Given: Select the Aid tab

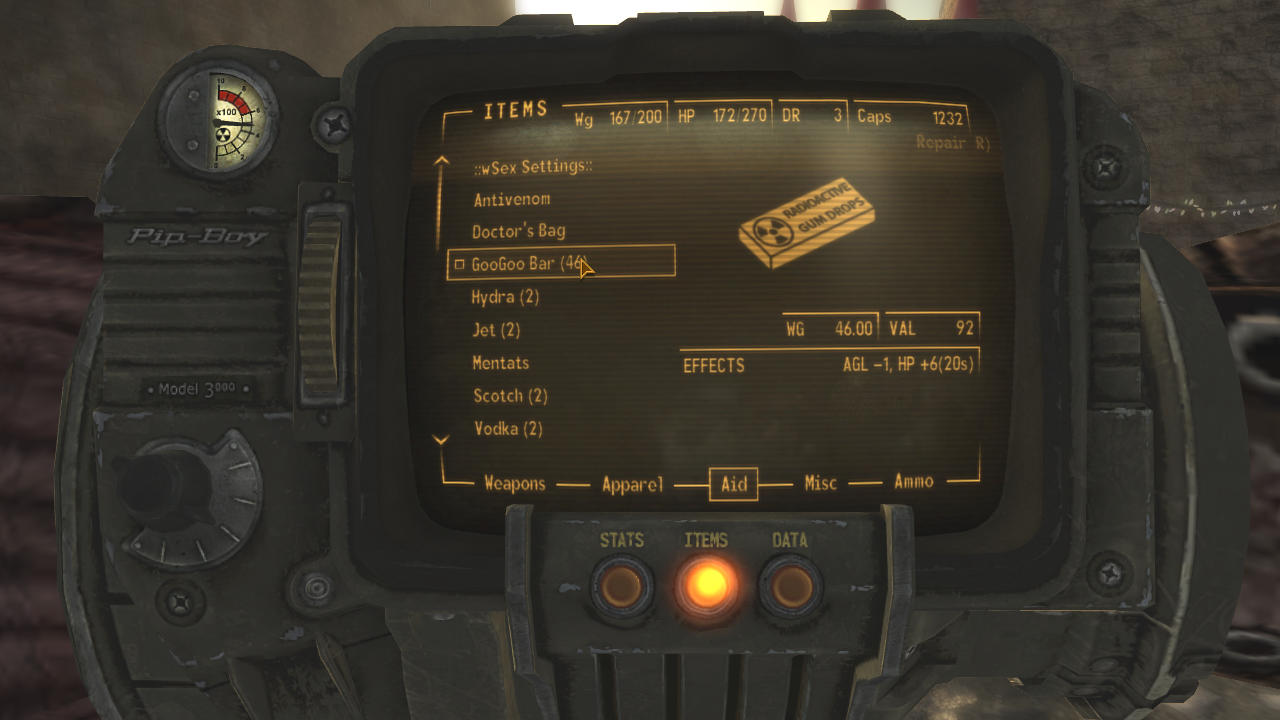Looking at the screenshot, I should (x=734, y=484).
